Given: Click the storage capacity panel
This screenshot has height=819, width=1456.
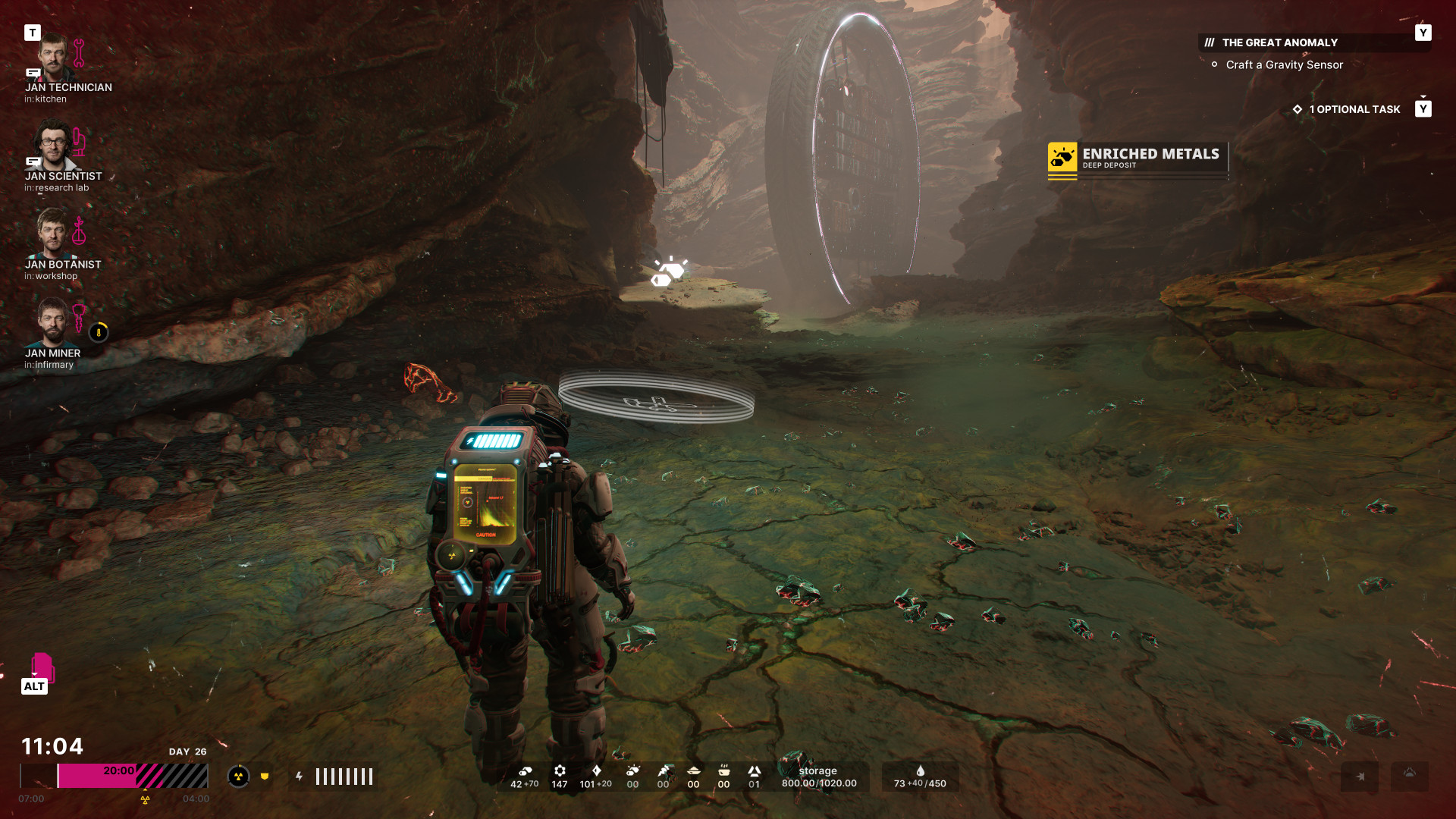Looking at the screenshot, I should 819,777.
